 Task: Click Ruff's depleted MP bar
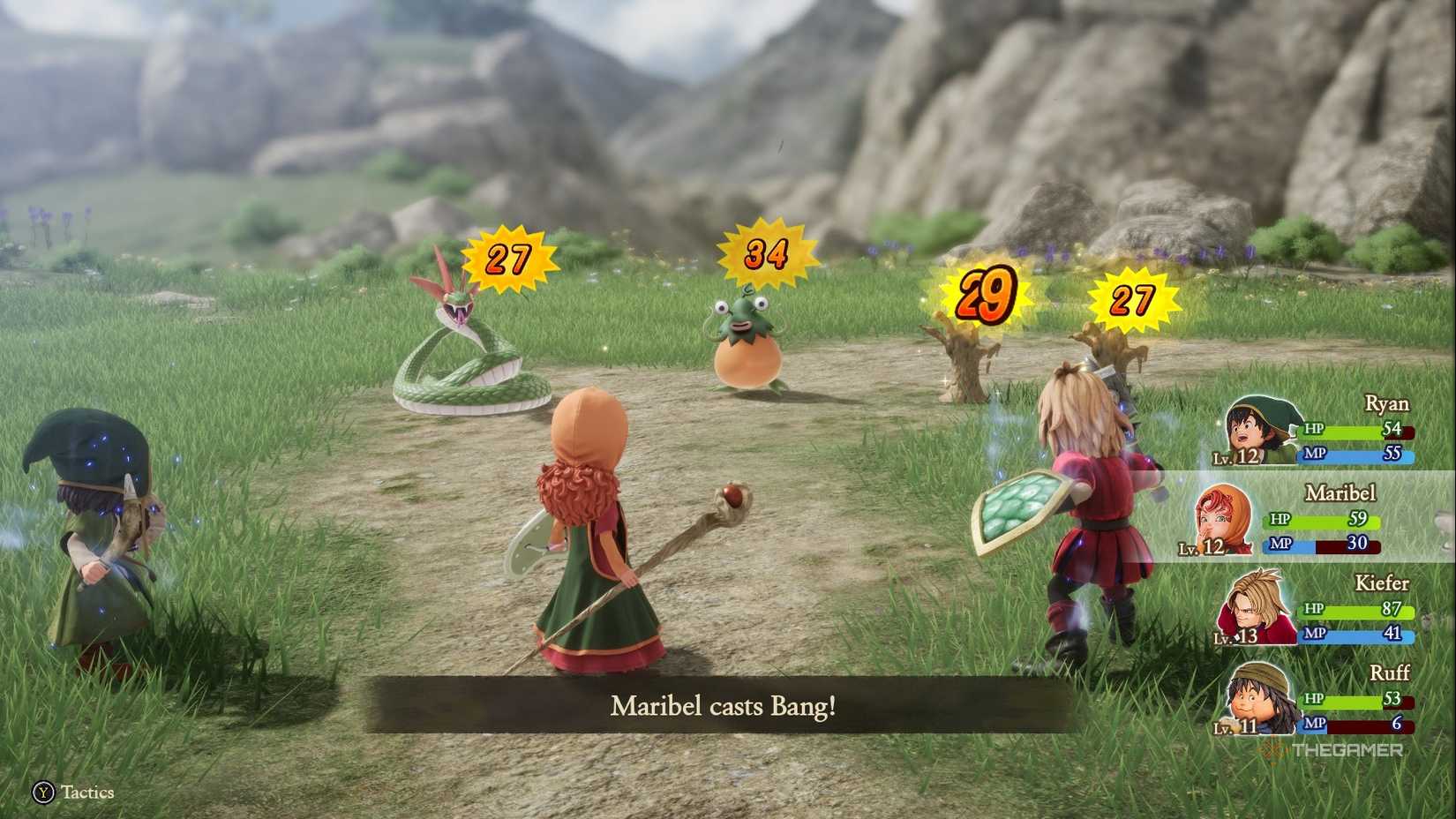point(1359,725)
